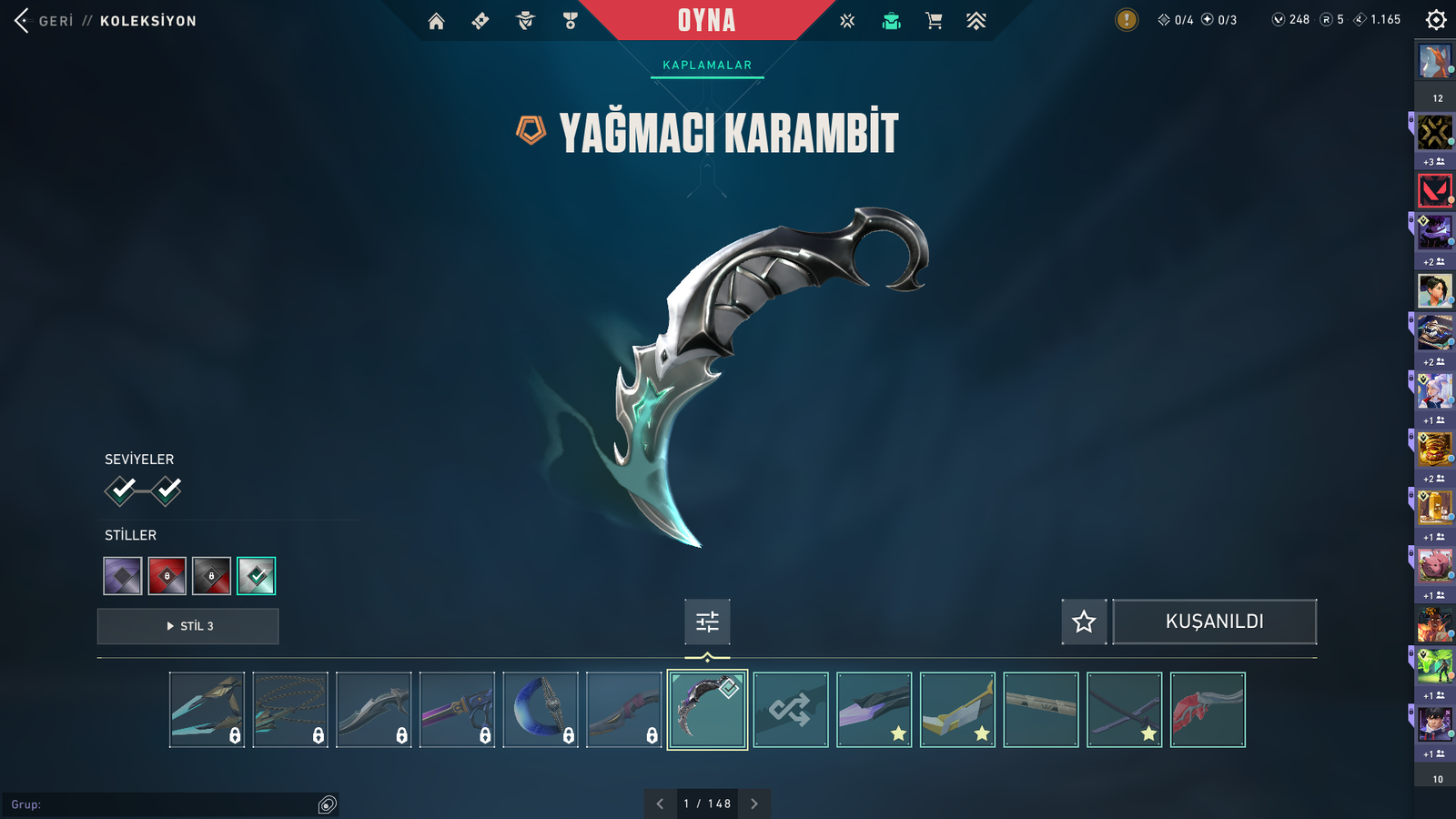
Task: Play the STİL 3 preview video
Action: click(188, 626)
